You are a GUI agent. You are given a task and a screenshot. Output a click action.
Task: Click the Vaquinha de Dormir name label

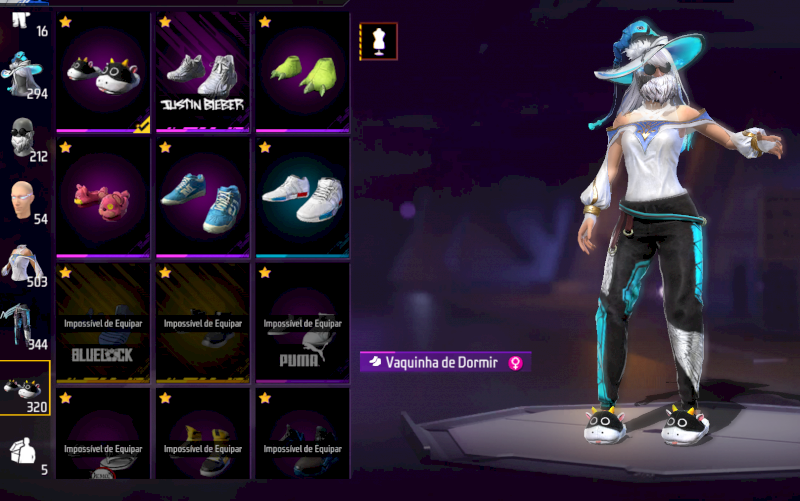click(440, 362)
